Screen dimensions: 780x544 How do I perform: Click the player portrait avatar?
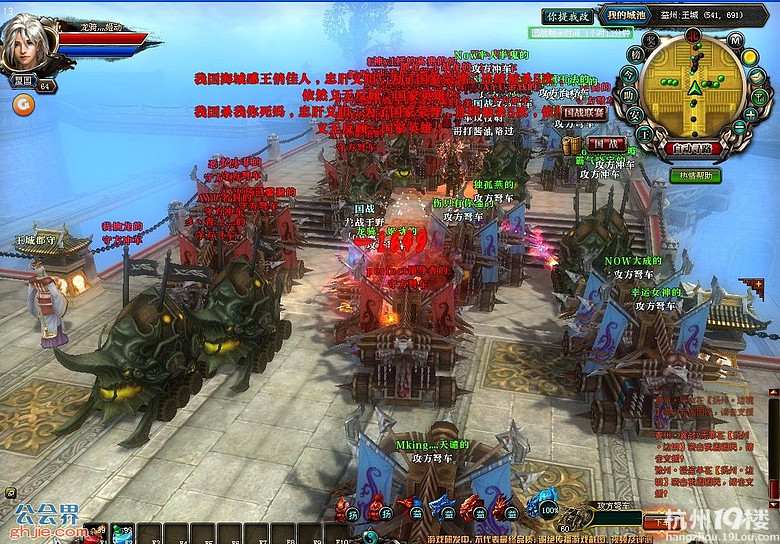pos(28,40)
